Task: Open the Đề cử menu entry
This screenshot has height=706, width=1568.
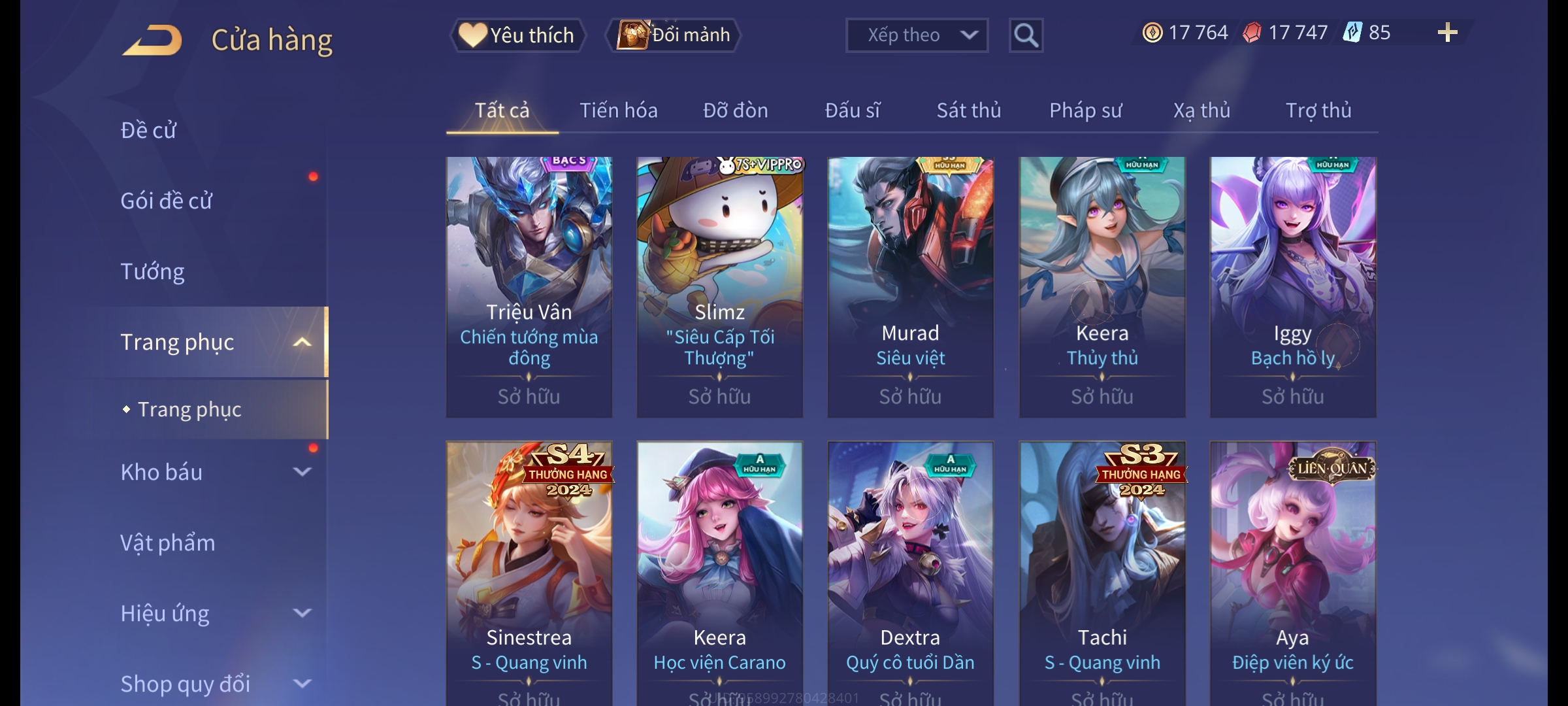Action: point(149,131)
